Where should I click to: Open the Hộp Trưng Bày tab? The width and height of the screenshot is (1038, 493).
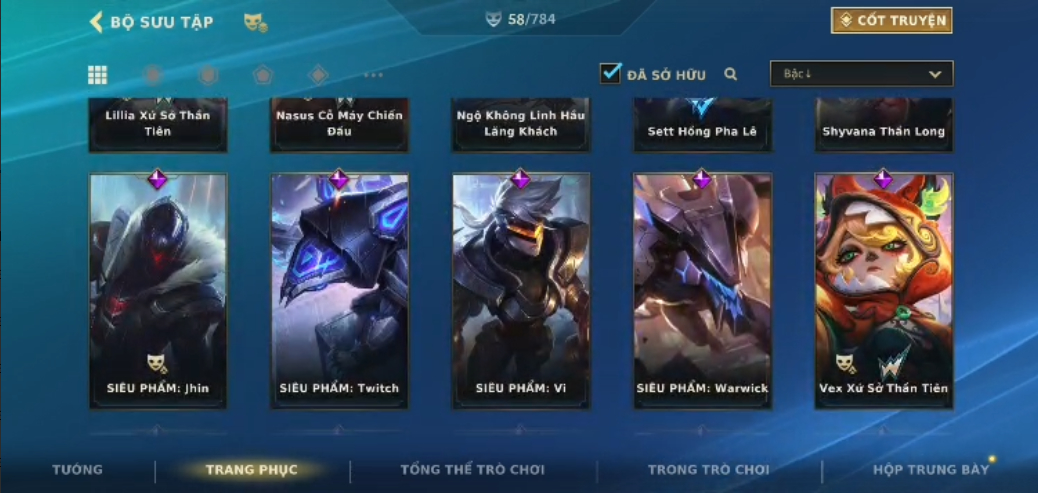[930, 470]
